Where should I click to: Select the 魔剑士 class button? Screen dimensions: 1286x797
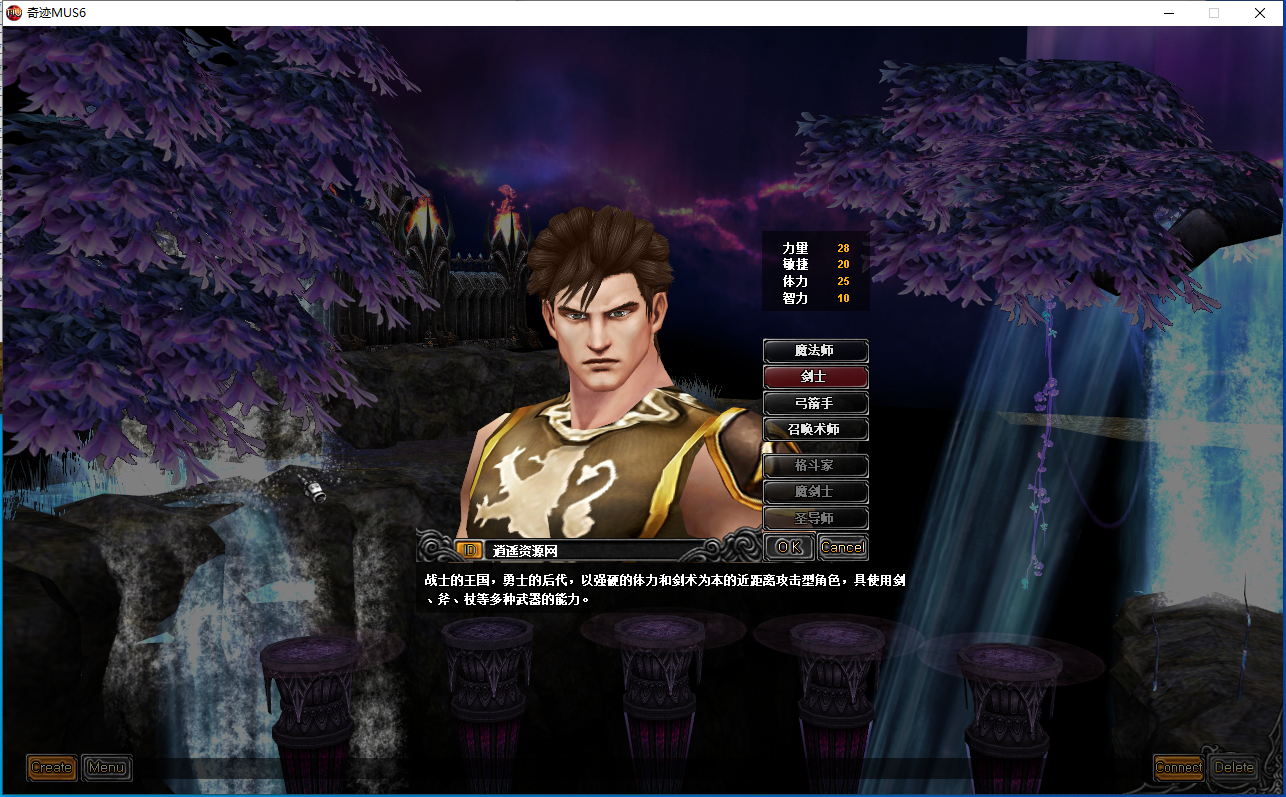point(815,492)
